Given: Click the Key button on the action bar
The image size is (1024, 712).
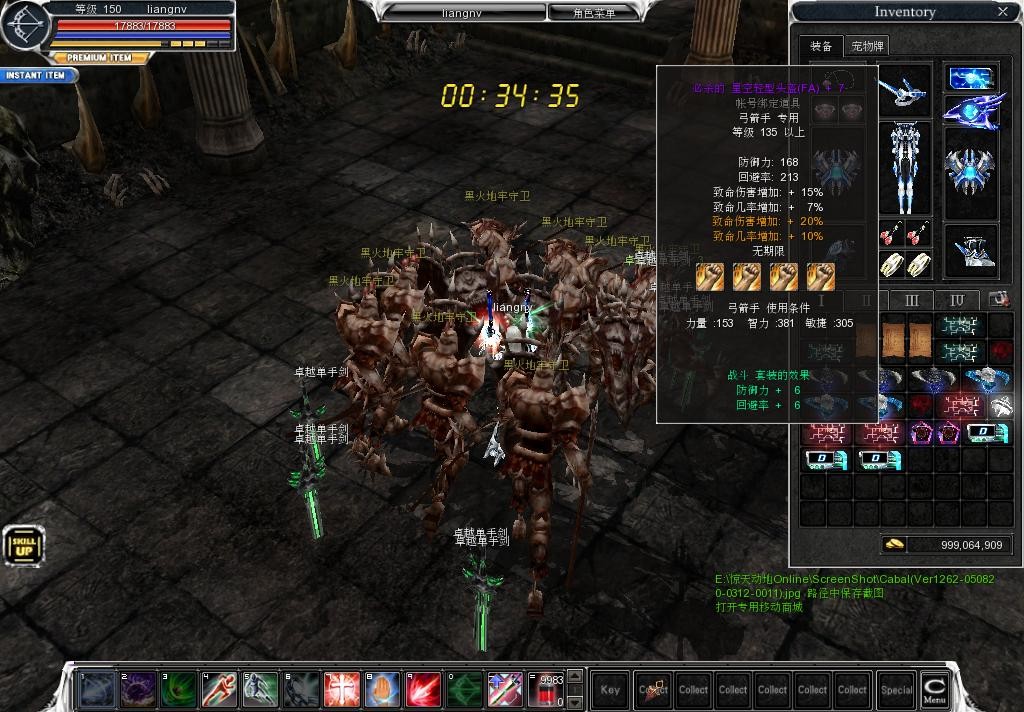Looking at the screenshot, I should pos(610,690).
